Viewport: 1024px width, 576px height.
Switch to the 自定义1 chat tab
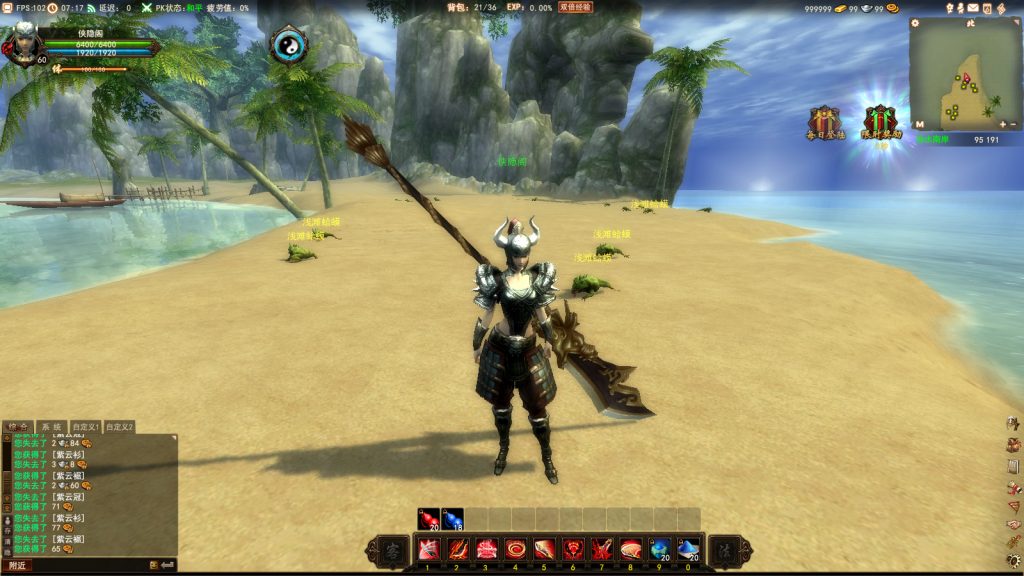86,427
